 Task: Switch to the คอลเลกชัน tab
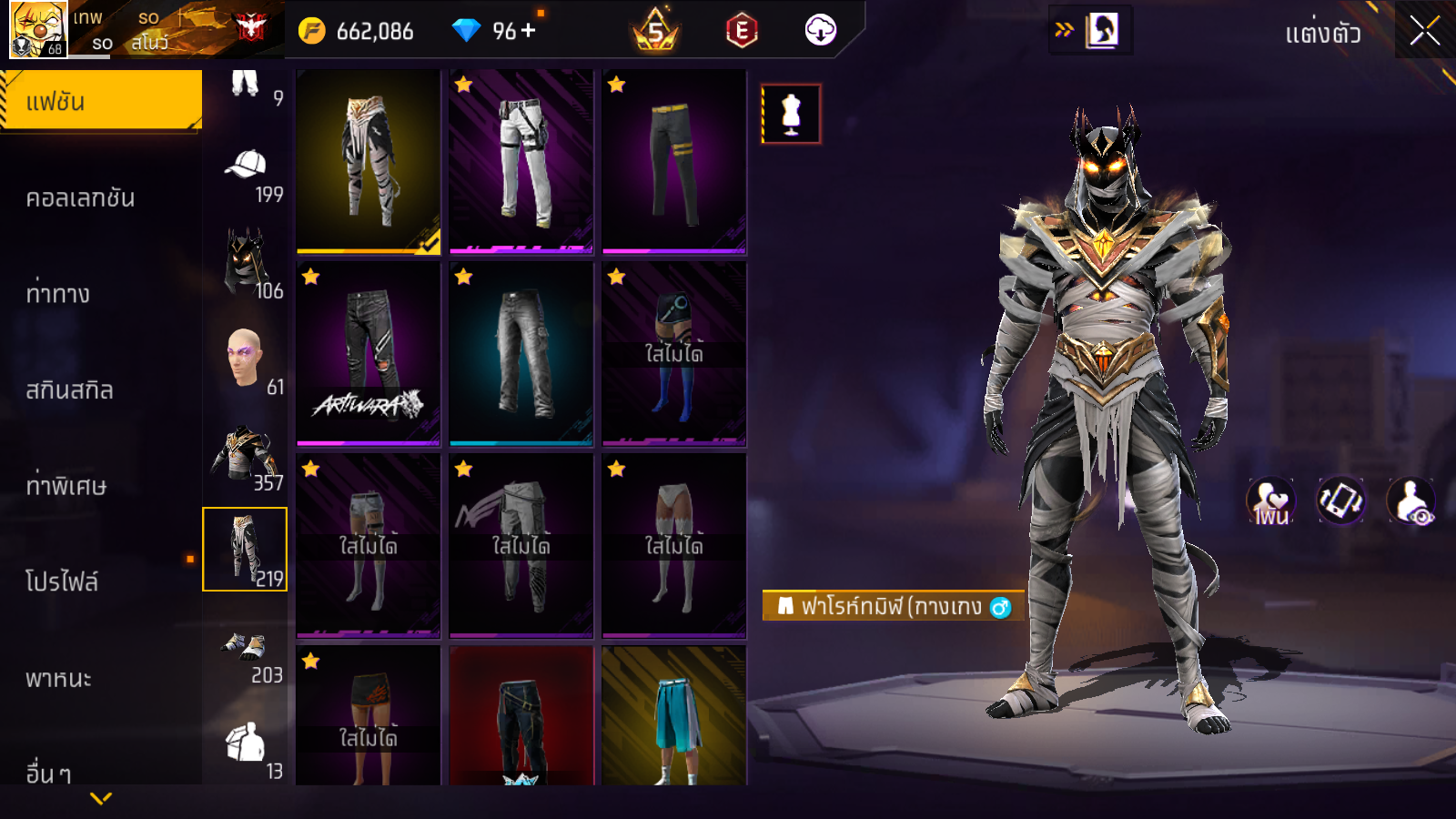tap(81, 197)
